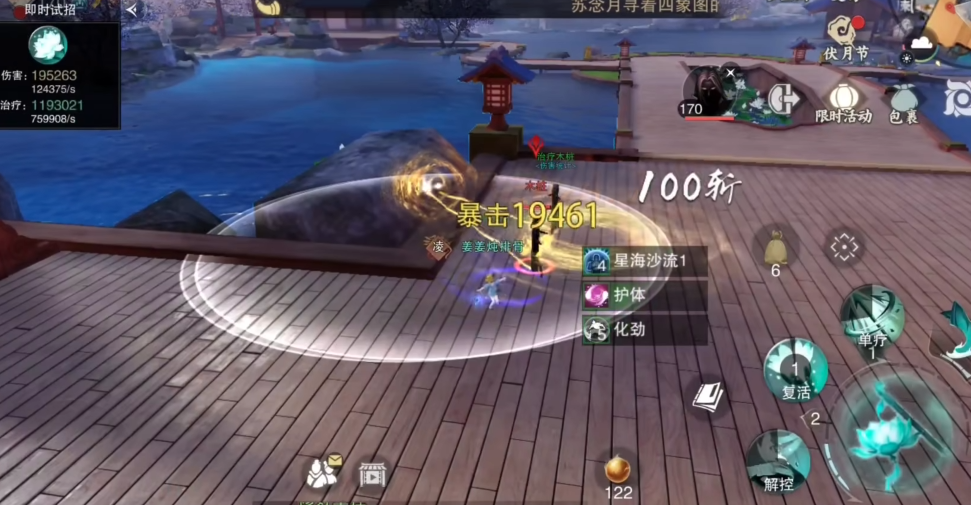Open the skill book icon

[708, 397]
